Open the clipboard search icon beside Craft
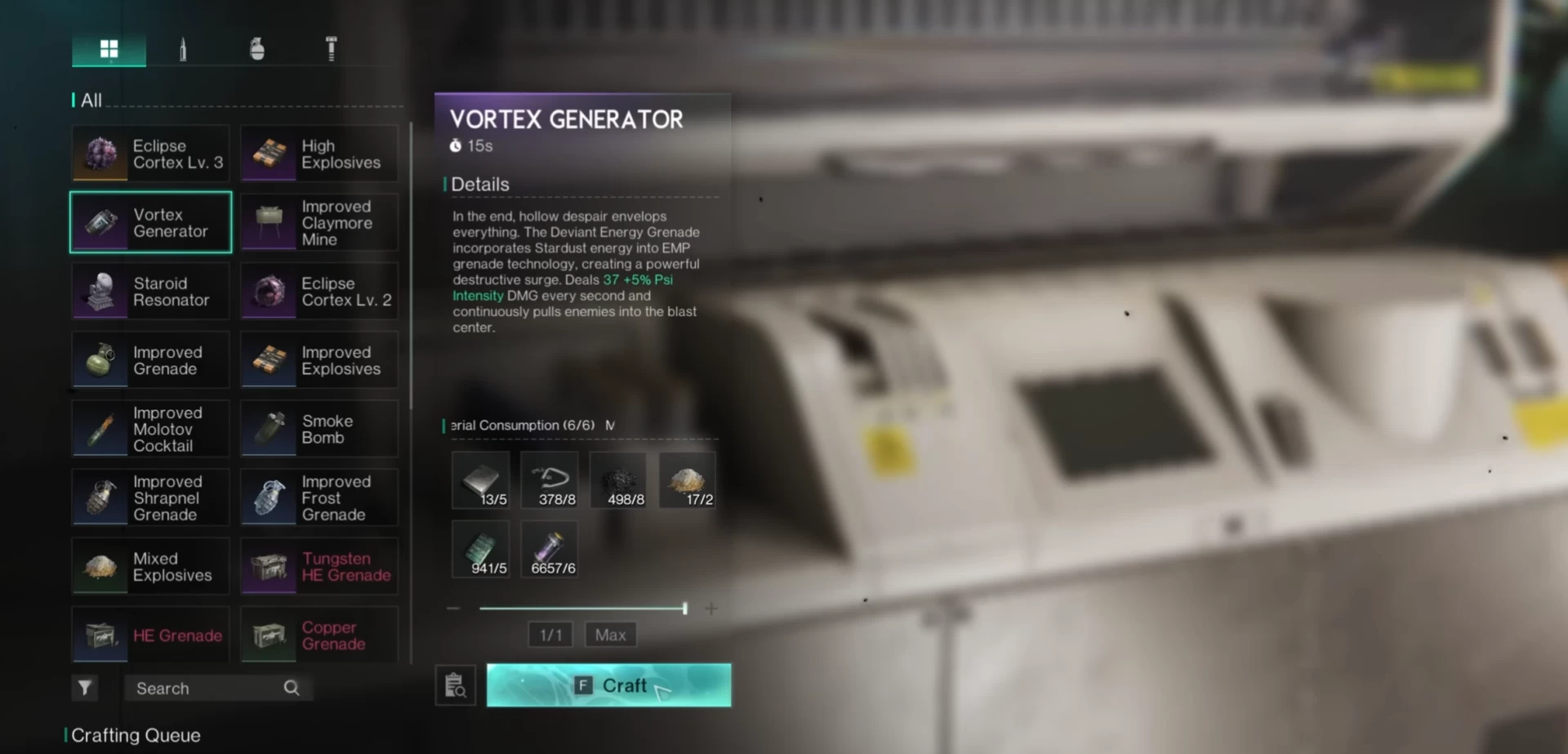 click(456, 685)
